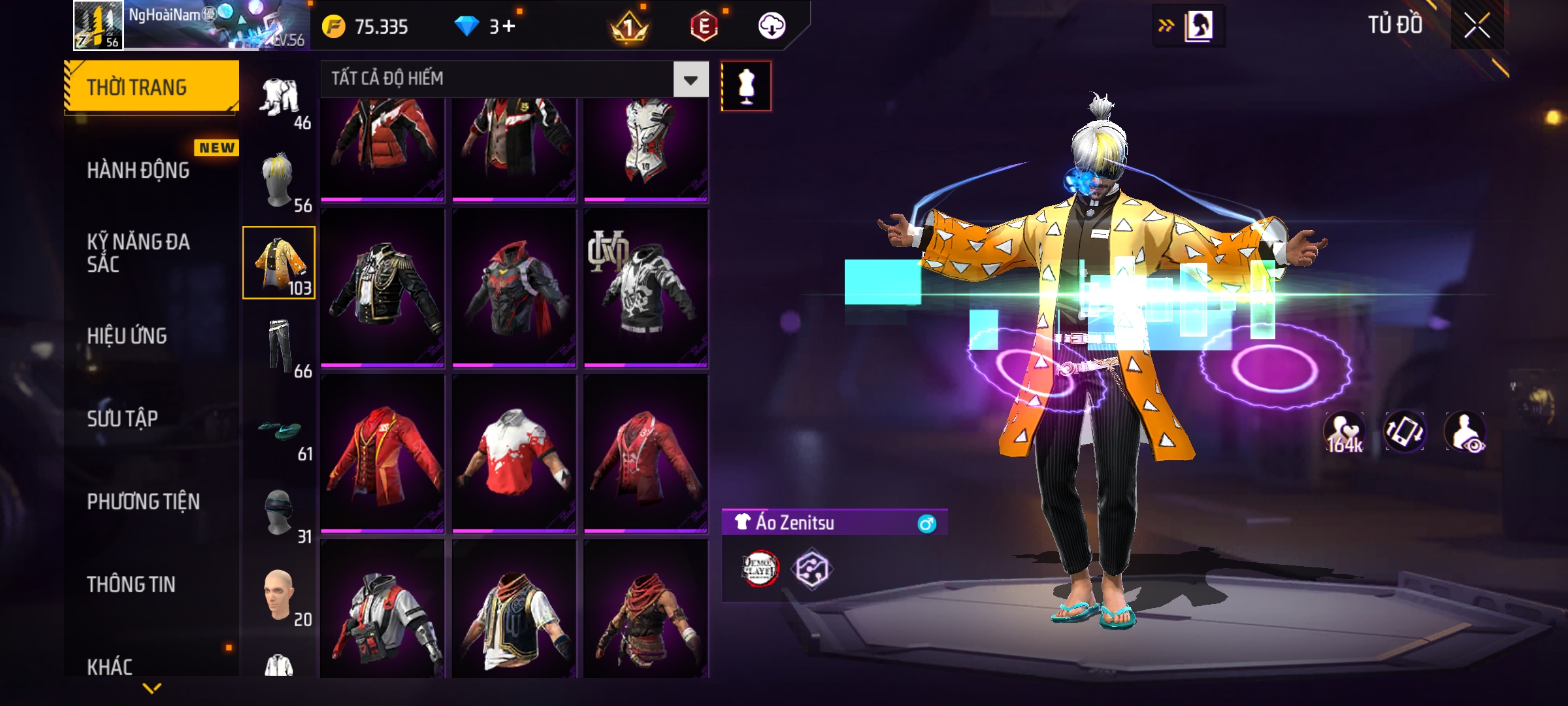Open the Hiệu Ứng menu entry
The height and width of the screenshot is (706, 1568).
pyautogui.click(x=127, y=336)
